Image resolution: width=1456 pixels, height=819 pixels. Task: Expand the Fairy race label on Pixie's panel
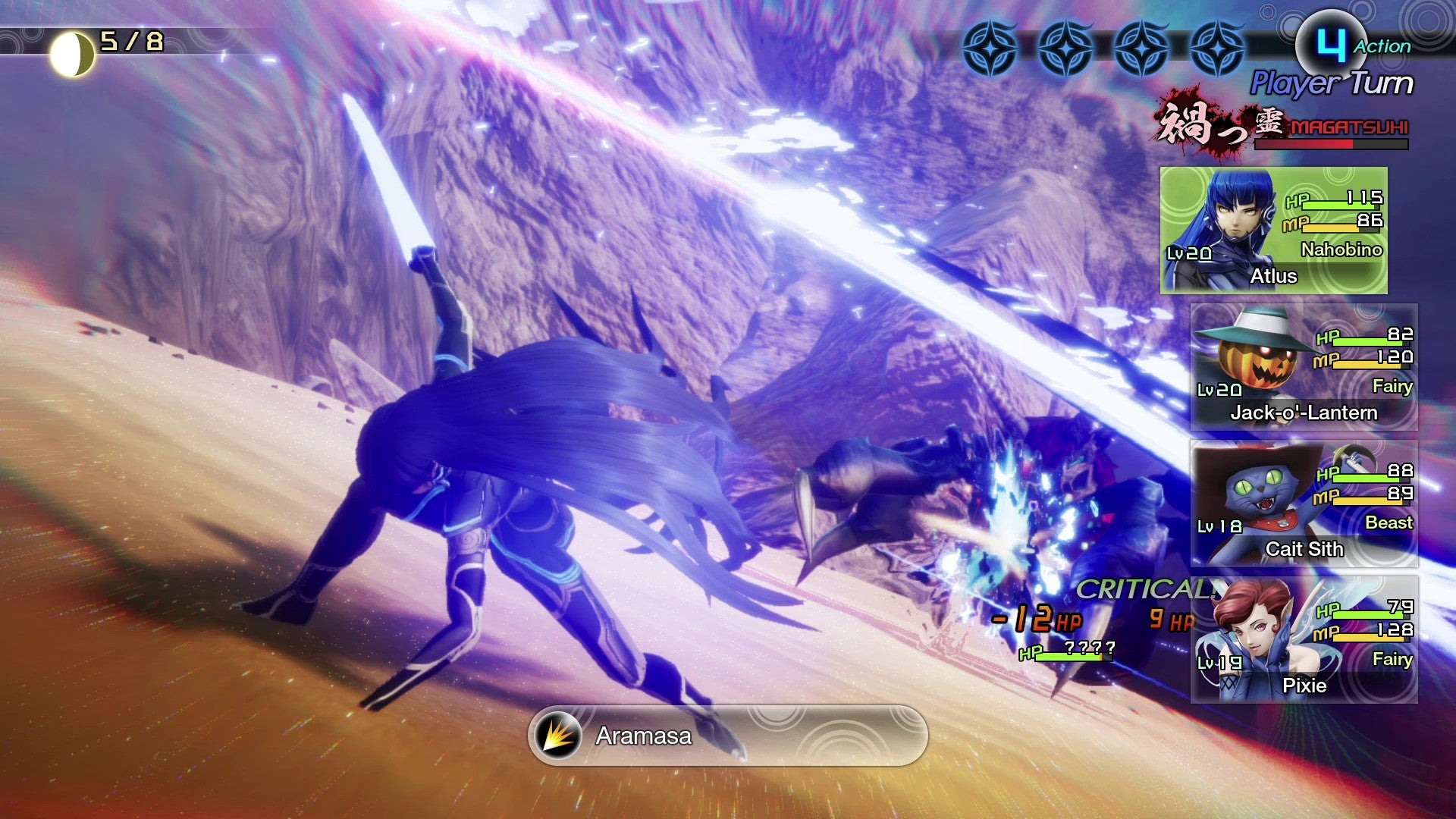[x=1392, y=660]
